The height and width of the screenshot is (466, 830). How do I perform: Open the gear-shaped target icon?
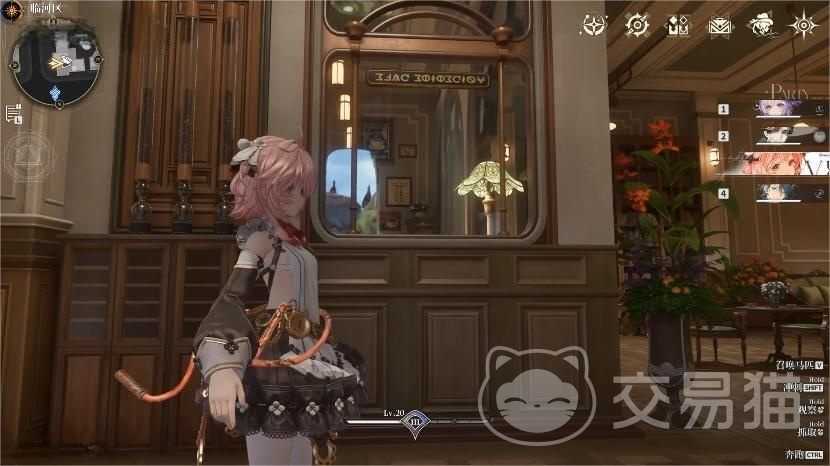[637, 25]
